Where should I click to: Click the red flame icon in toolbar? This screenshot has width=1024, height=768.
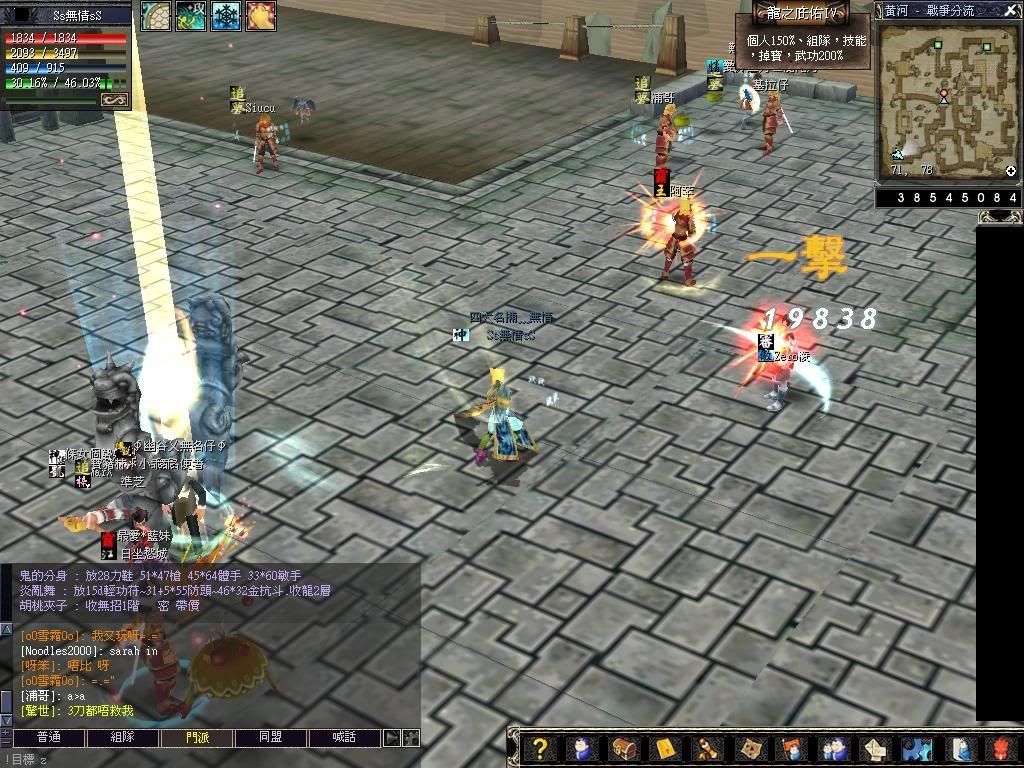(x=1003, y=748)
